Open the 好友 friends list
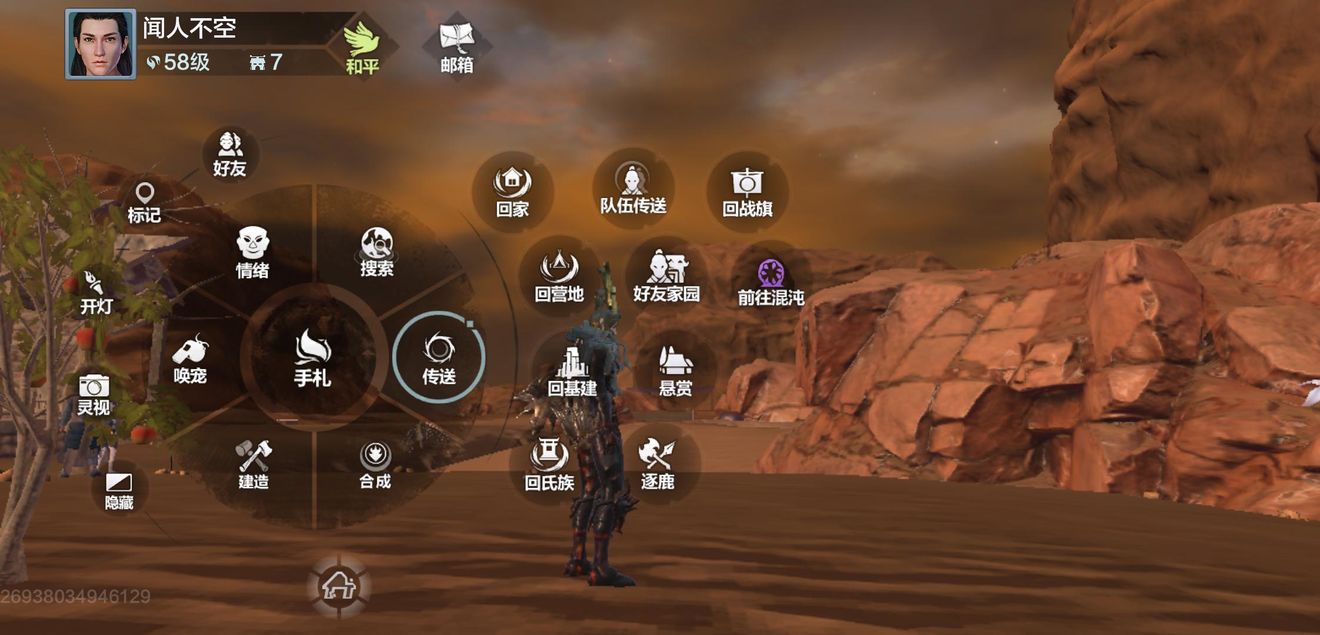The width and height of the screenshot is (1320, 635). 230,154
